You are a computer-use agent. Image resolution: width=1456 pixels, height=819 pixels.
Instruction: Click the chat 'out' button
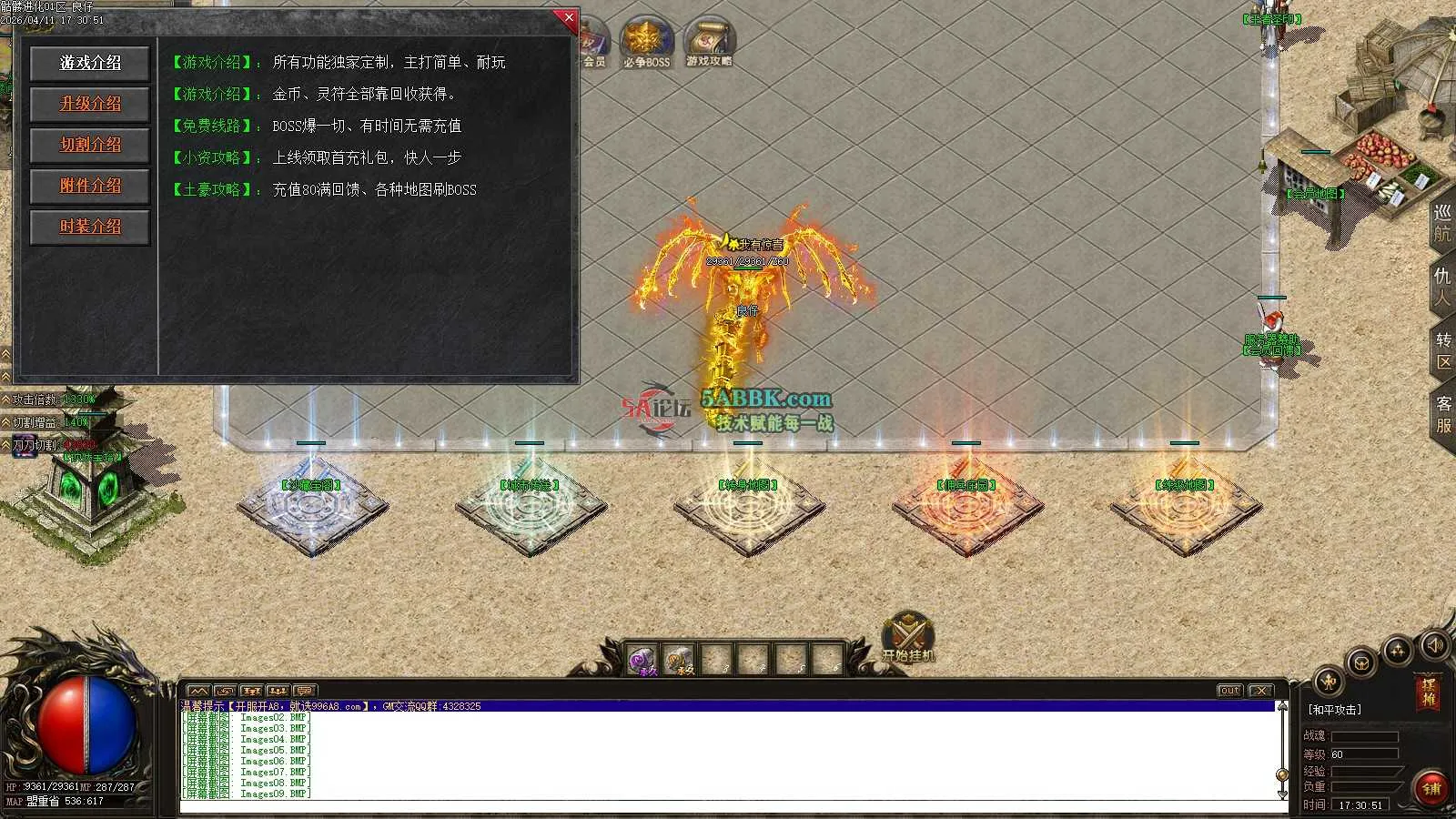click(1229, 691)
